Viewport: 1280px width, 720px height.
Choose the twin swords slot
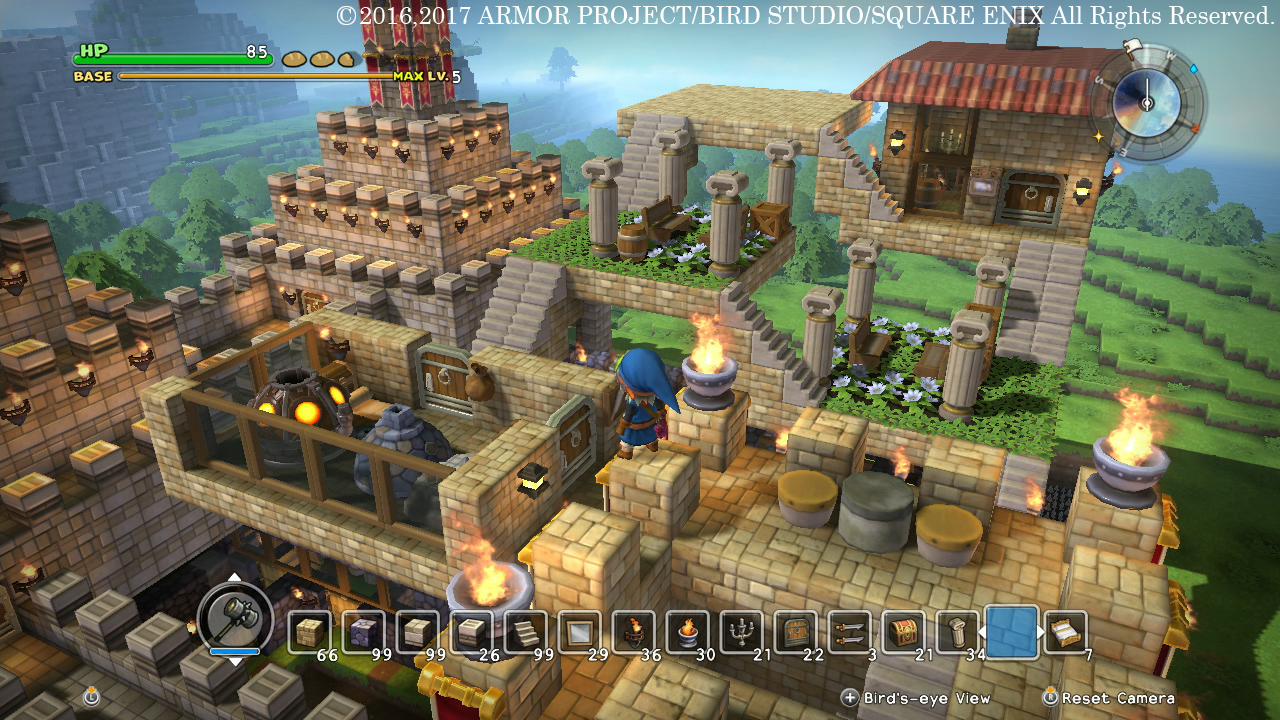(x=850, y=632)
